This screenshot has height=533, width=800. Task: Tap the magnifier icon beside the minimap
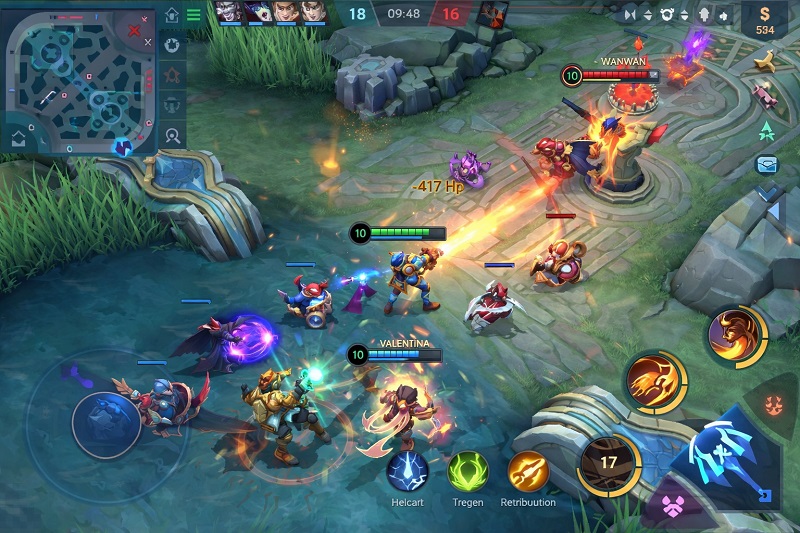point(172,136)
